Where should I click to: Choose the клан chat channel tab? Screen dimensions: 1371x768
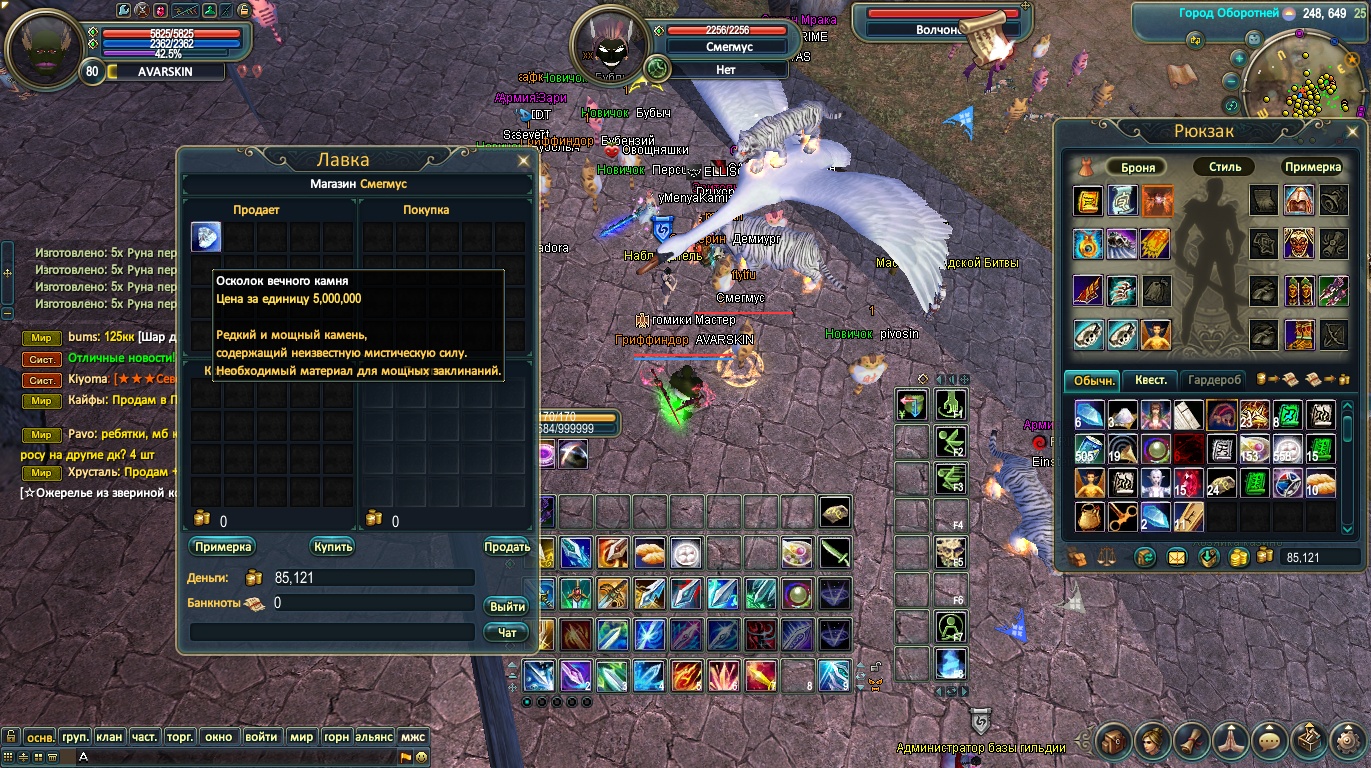coord(109,737)
